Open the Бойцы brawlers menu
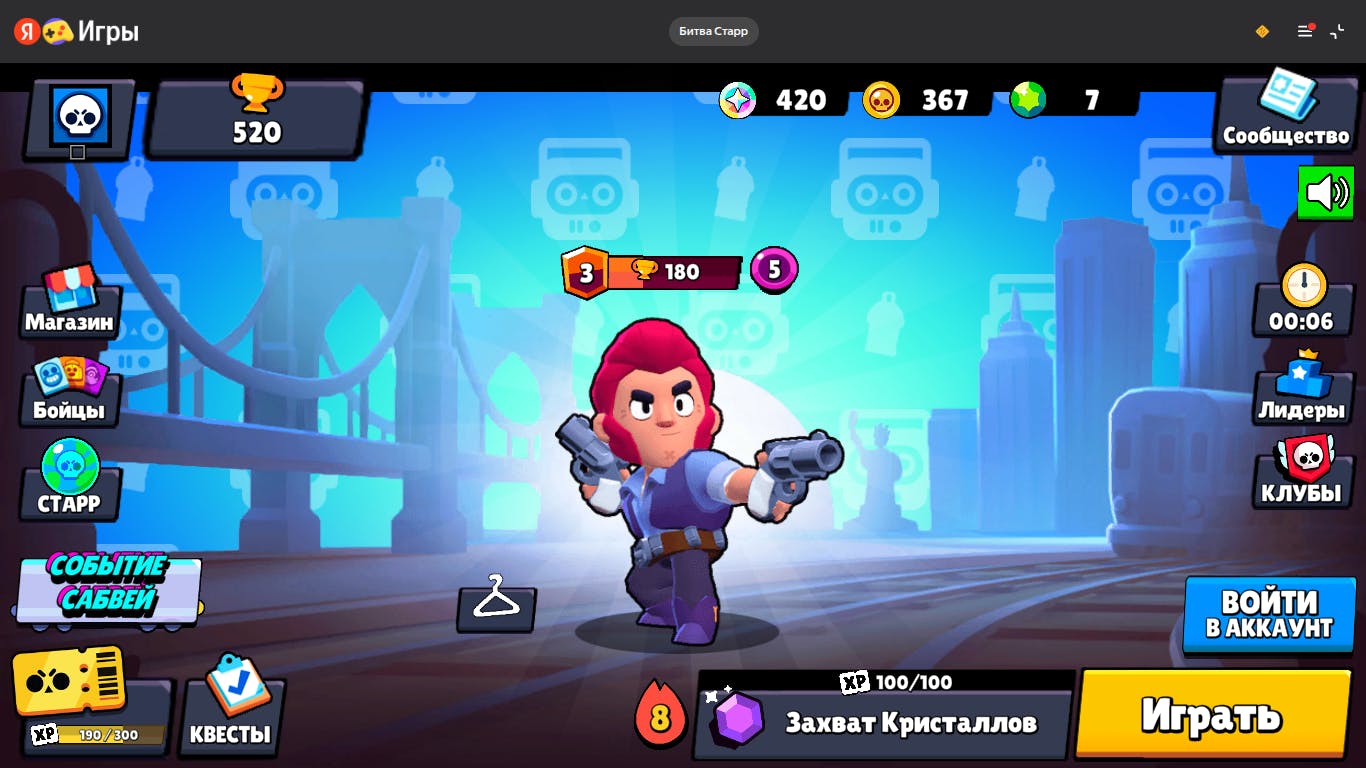Screen dimensions: 1366x768 click(69, 391)
